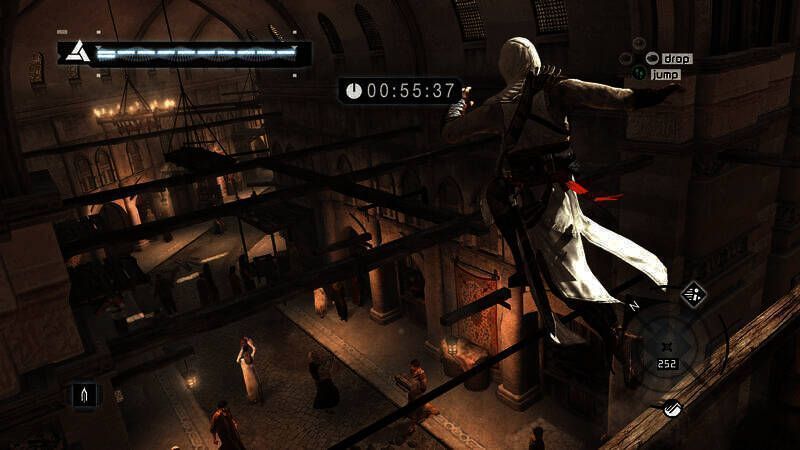Select the hidden blade weapon icon
Viewport: 800px width, 450px height.
[x=82, y=395]
